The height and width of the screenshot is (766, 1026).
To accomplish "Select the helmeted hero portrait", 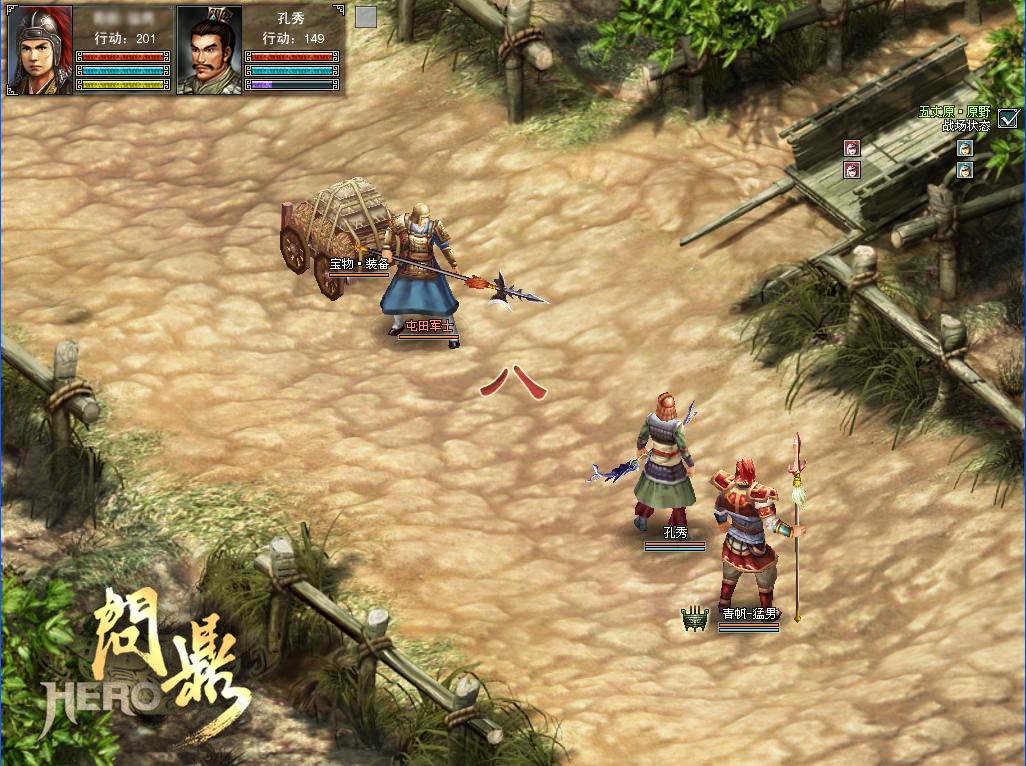I will click(41, 50).
